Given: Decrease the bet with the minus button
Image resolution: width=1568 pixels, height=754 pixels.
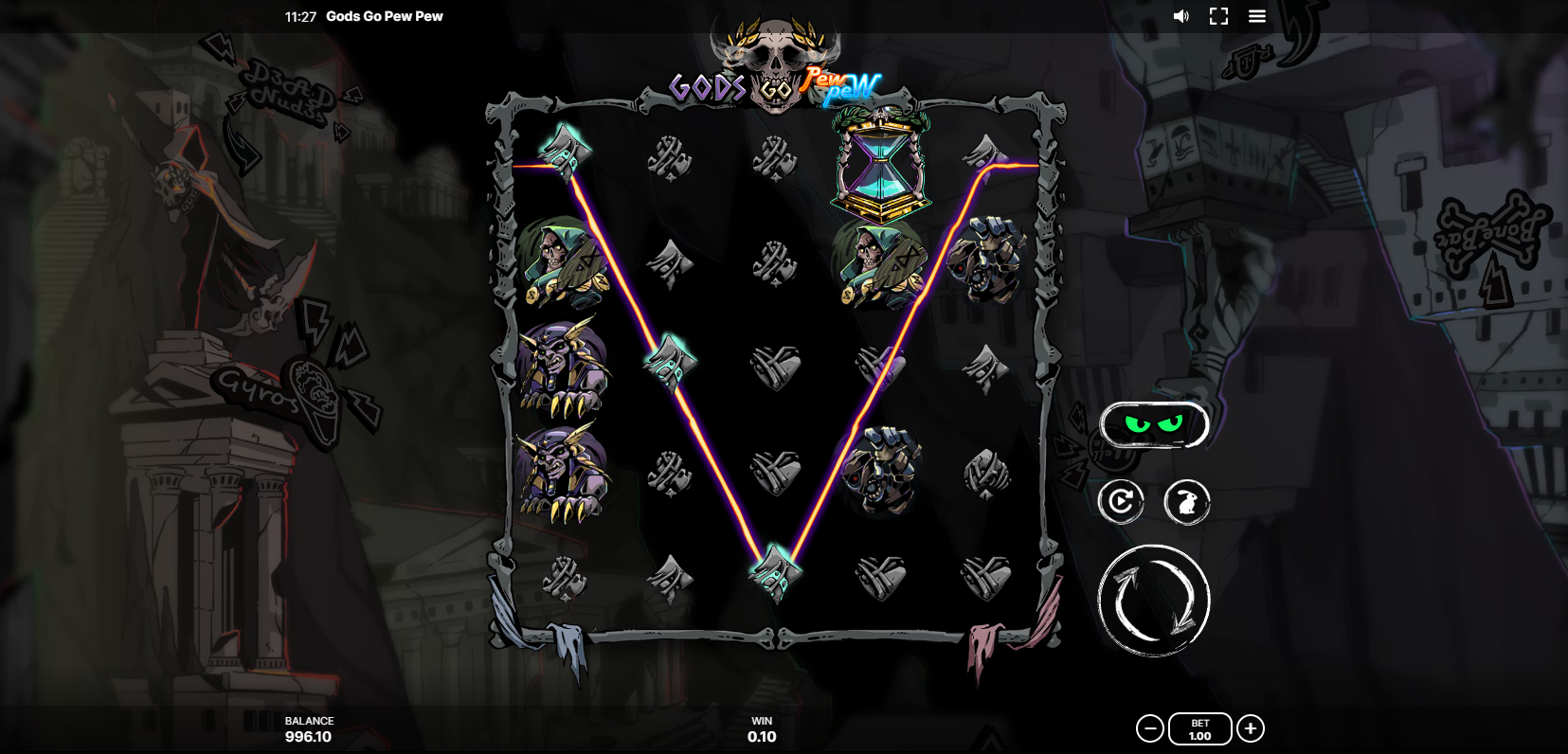Looking at the screenshot, I should click(1149, 728).
